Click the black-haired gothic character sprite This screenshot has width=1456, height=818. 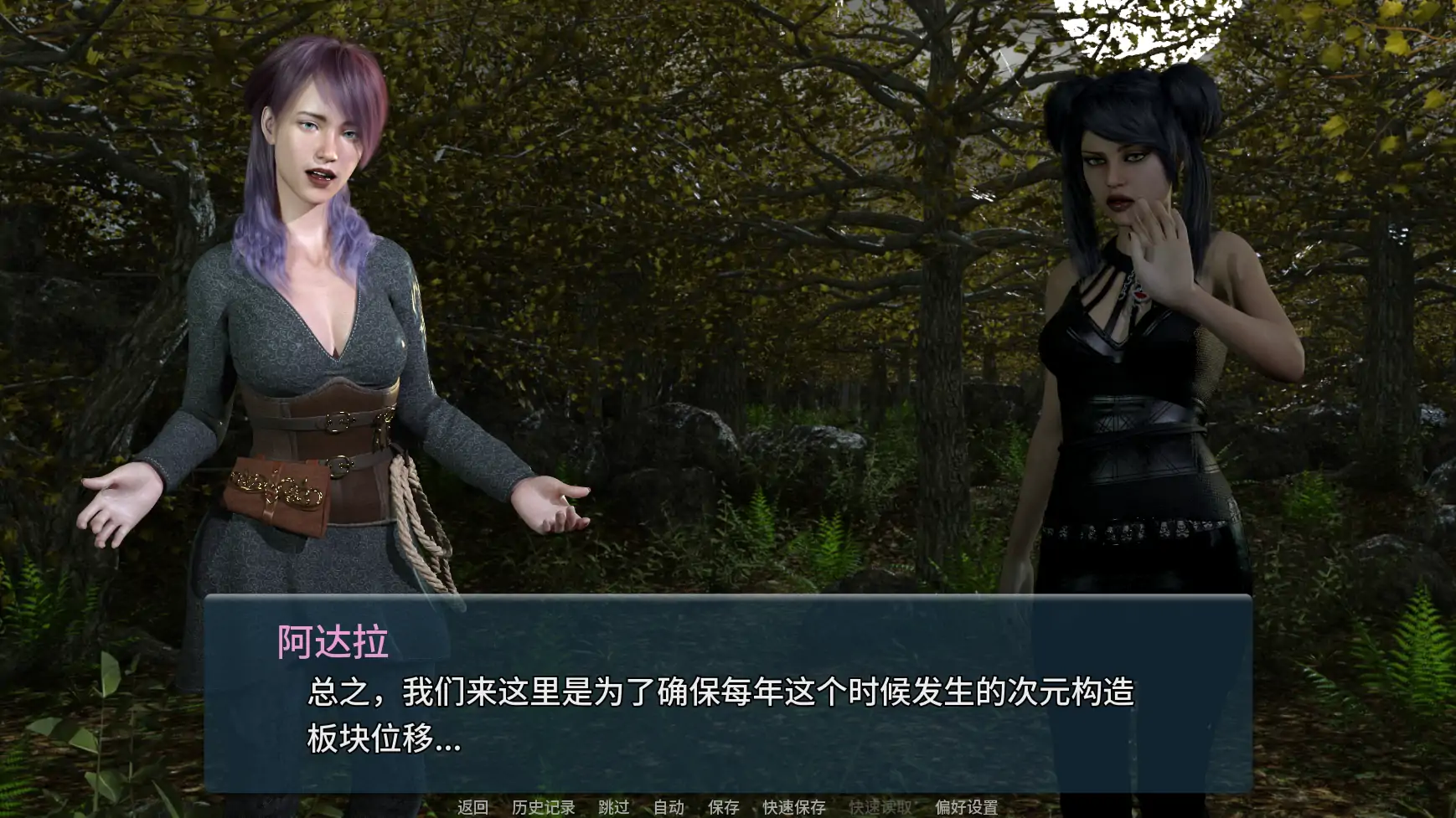1131,335
